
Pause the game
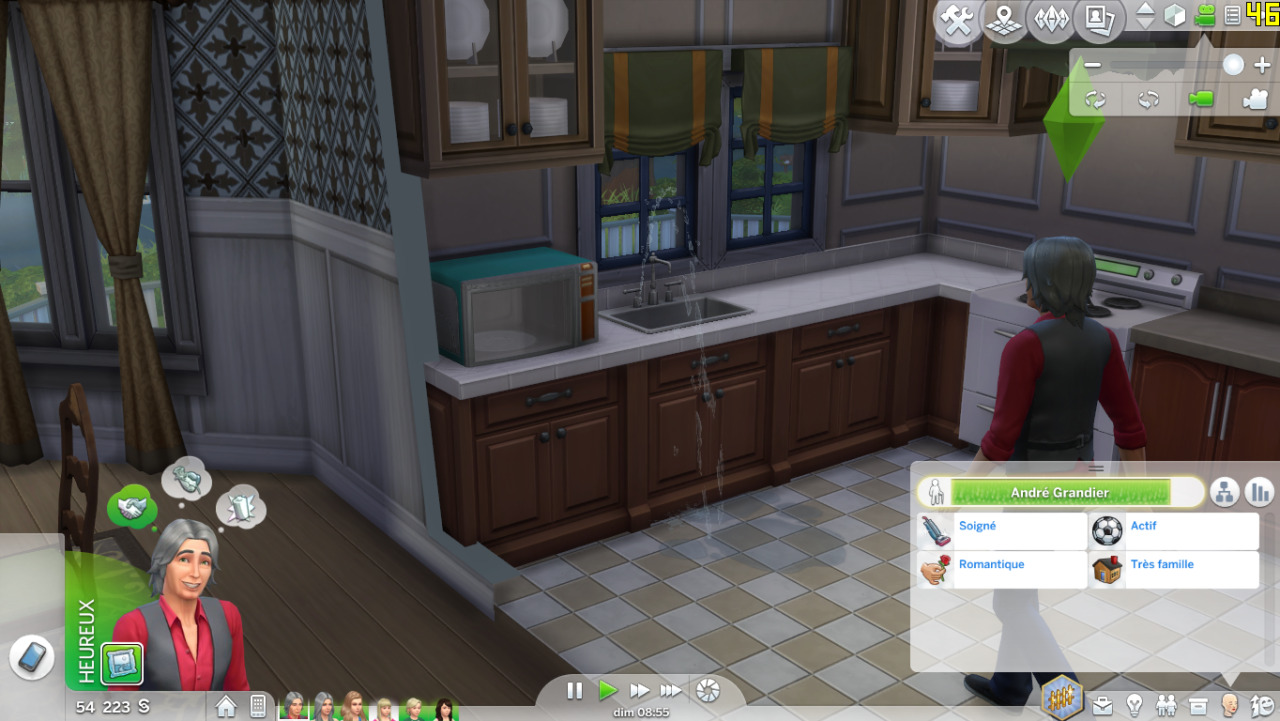pos(575,690)
